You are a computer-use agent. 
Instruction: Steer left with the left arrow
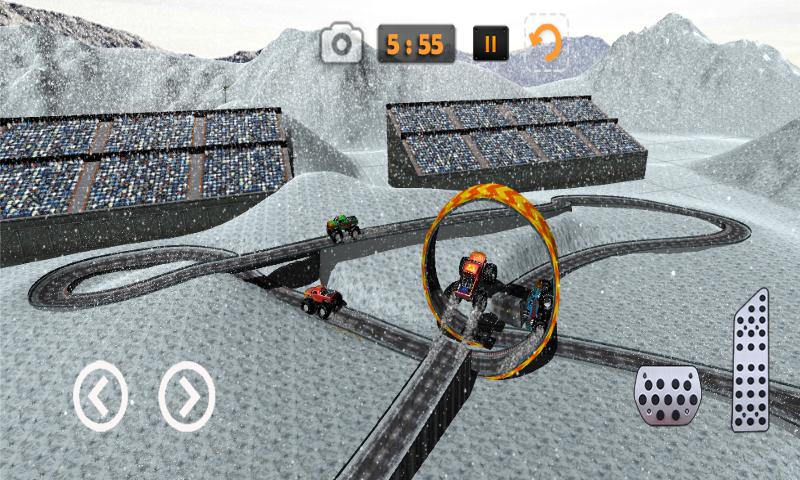pyautogui.click(x=100, y=396)
